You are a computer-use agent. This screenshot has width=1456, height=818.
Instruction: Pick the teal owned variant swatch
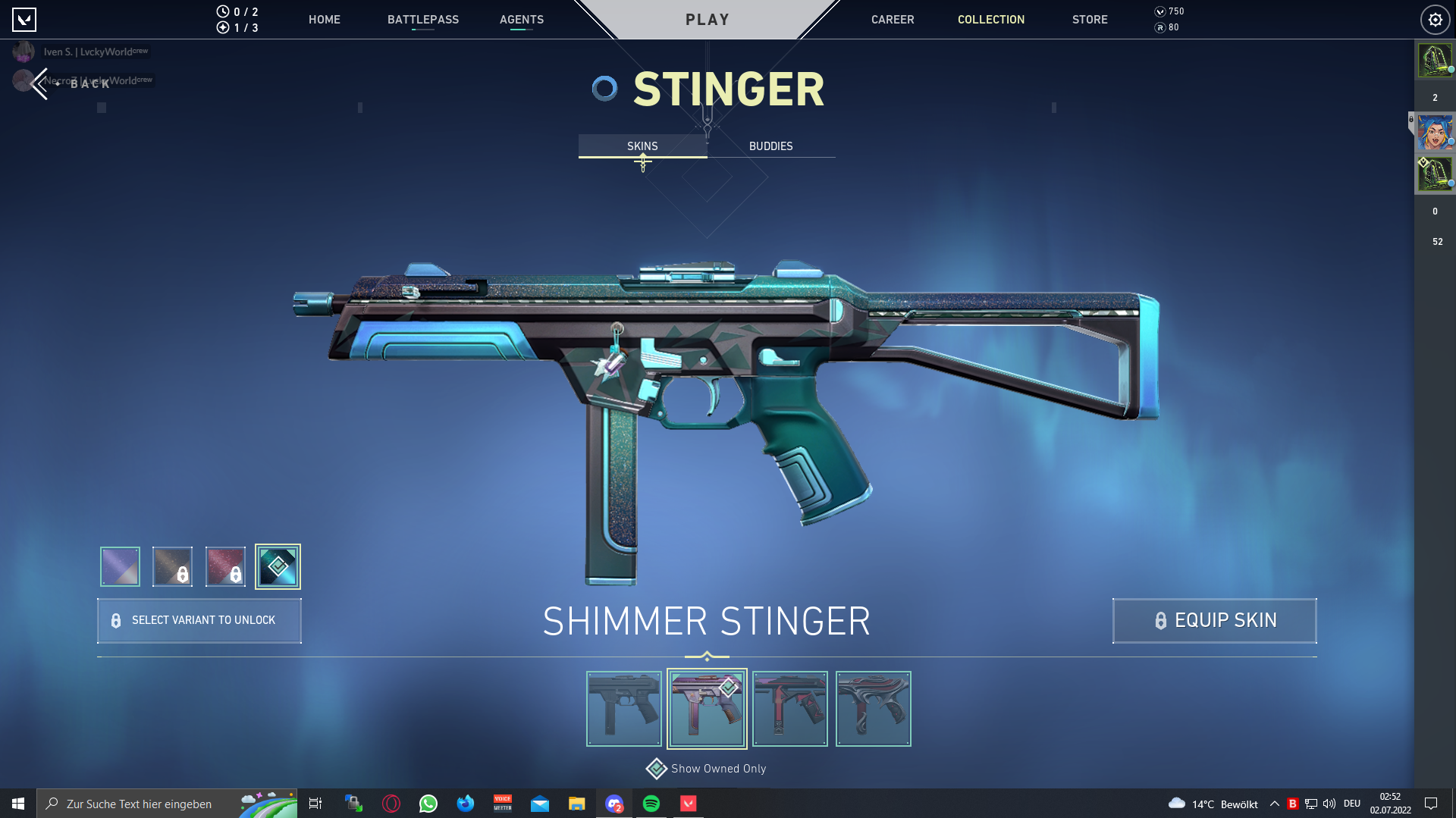(278, 566)
